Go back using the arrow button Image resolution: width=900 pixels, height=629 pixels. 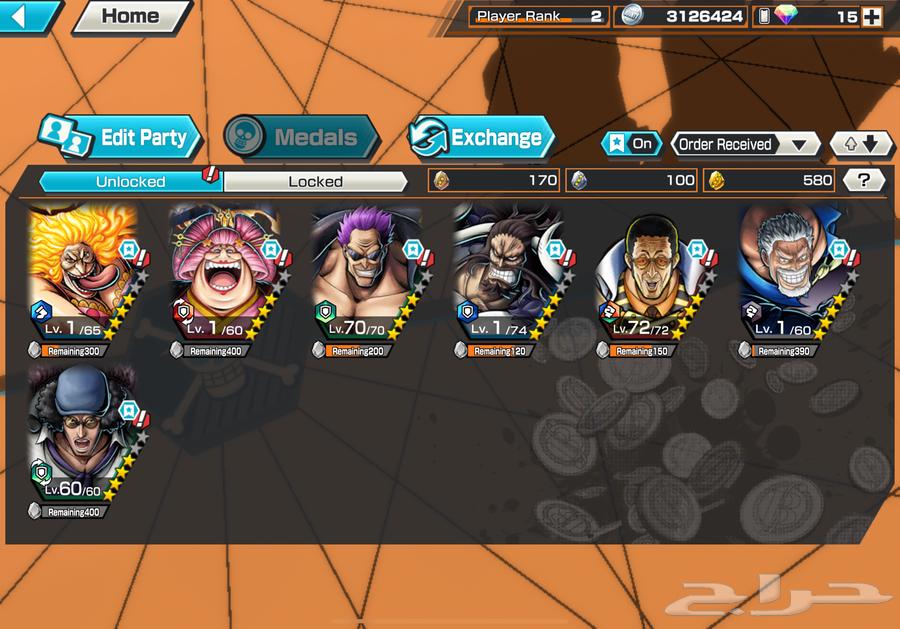pos(28,15)
